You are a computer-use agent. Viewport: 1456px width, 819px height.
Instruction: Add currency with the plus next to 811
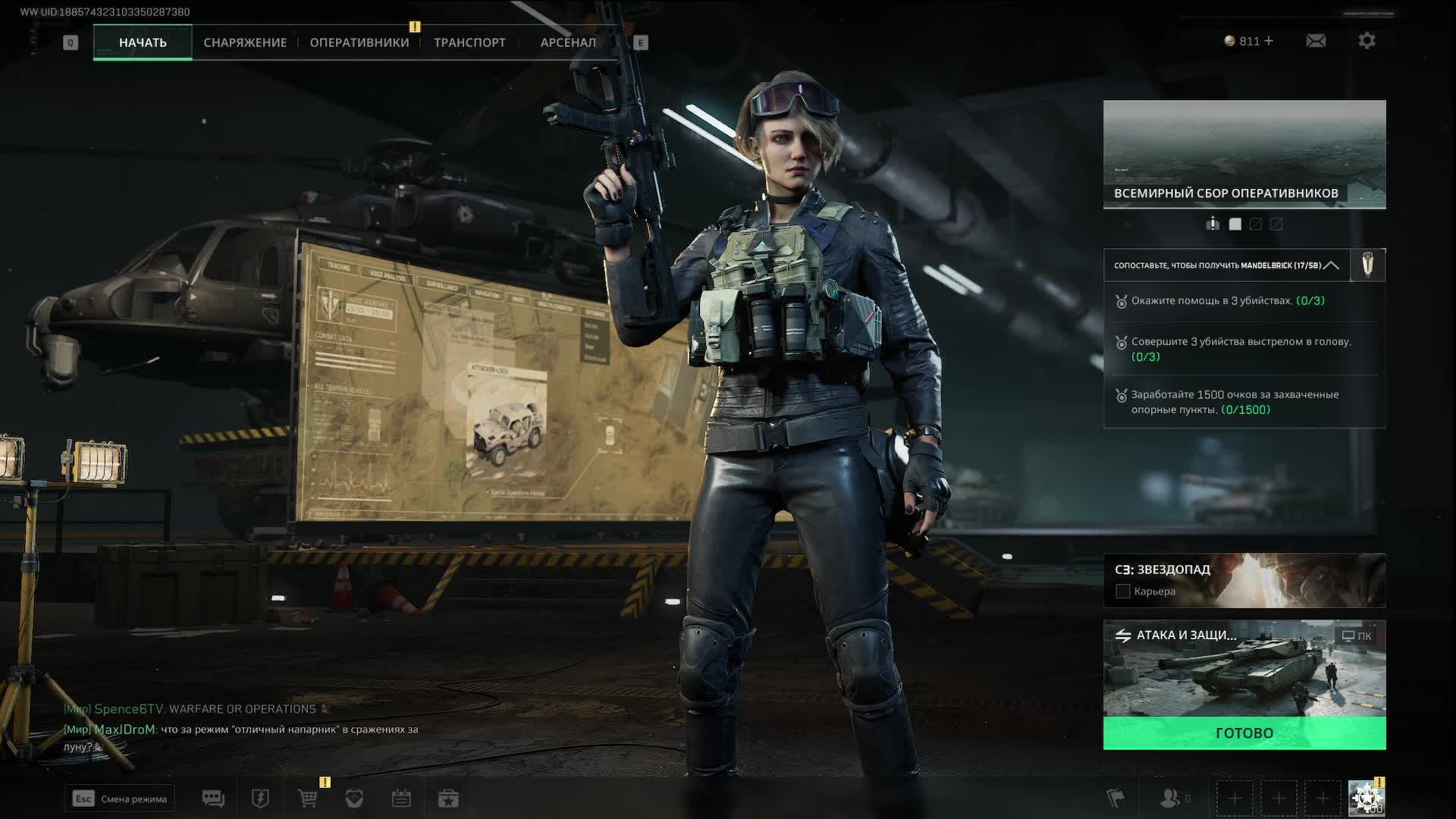1269,41
